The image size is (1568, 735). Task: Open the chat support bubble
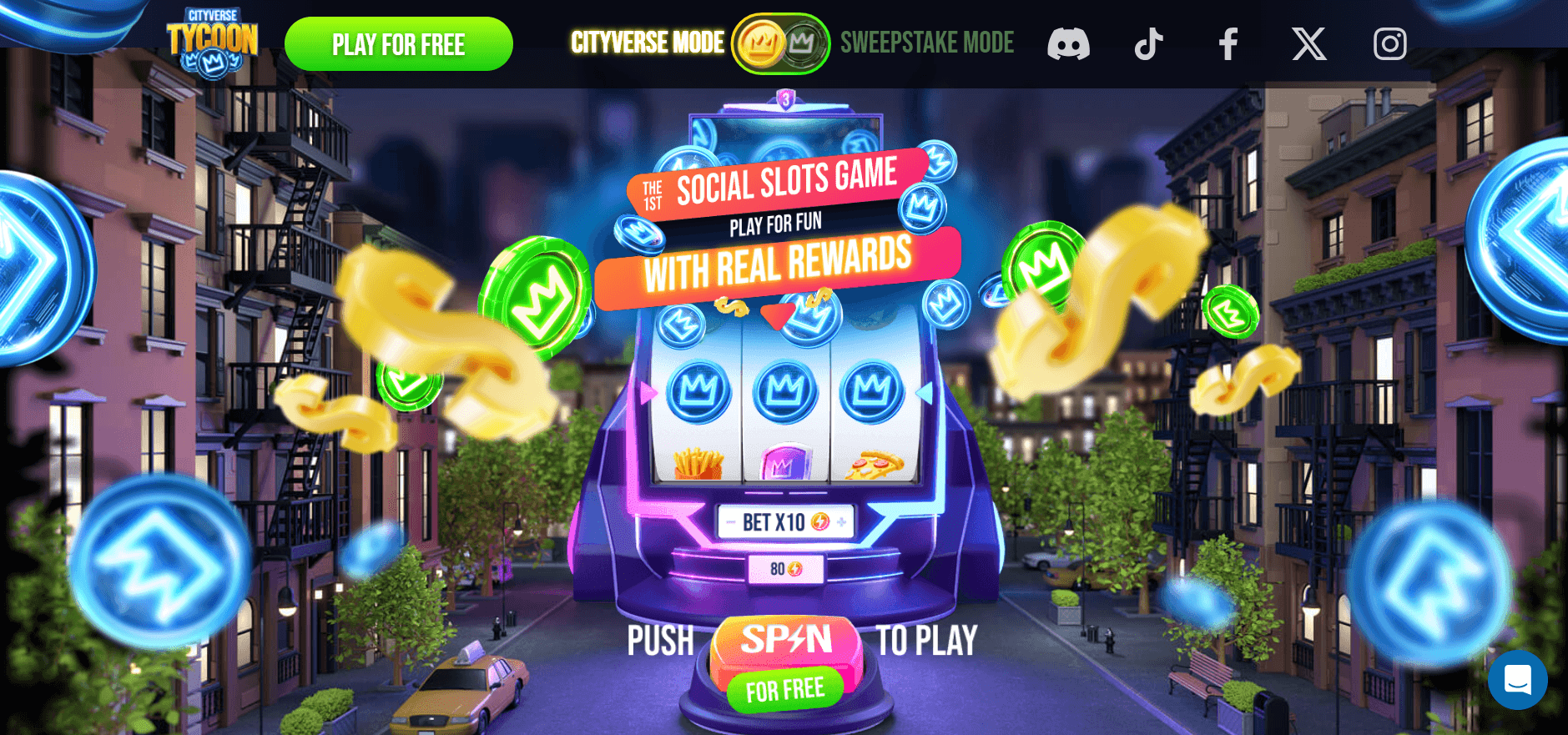tap(1517, 680)
